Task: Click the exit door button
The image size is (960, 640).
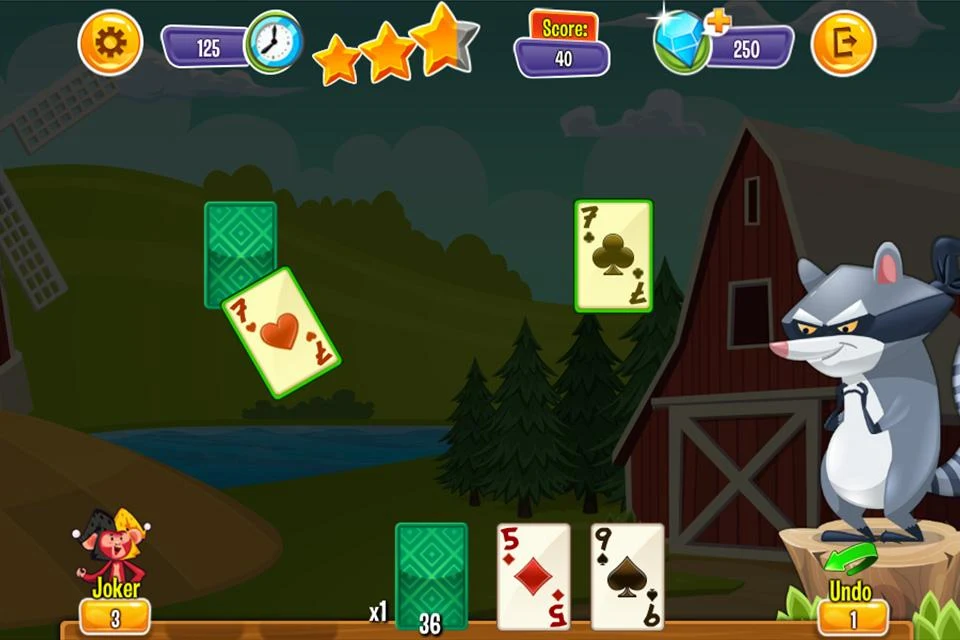Action: 842,43
